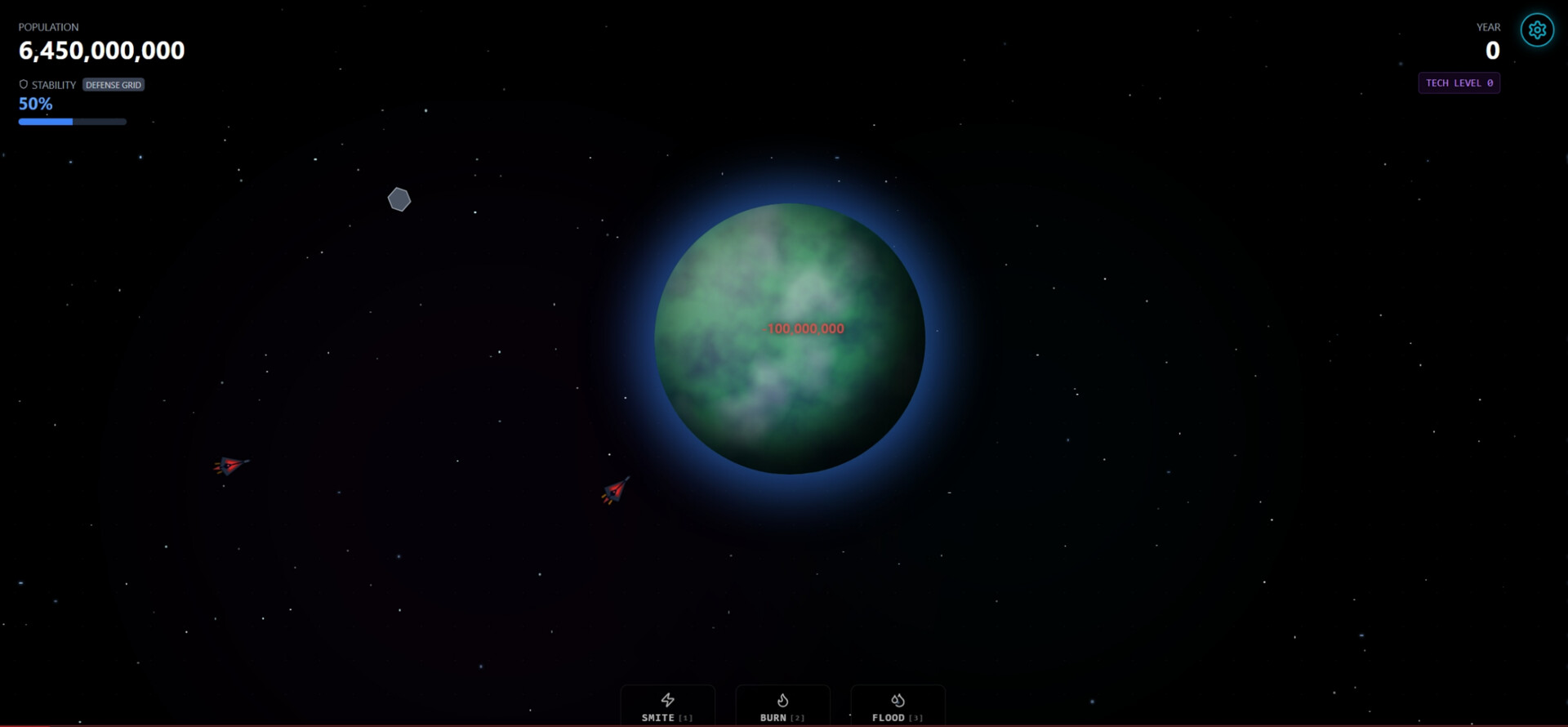Toggle the TECH LEVEL 0 indicator
Image resolution: width=1568 pixels, height=727 pixels.
[1459, 83]
